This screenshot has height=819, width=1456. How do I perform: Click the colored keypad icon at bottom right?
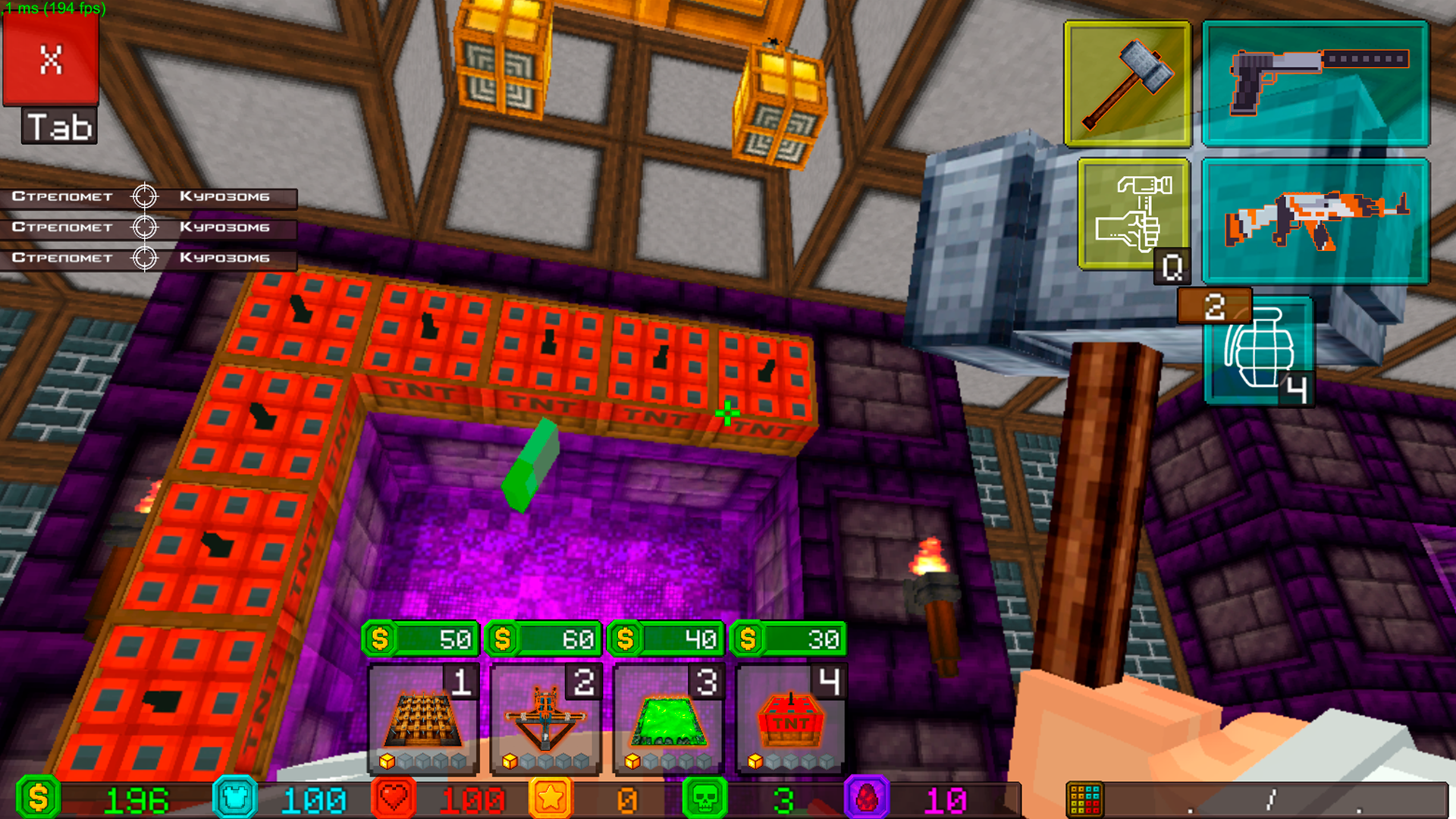1086,796
